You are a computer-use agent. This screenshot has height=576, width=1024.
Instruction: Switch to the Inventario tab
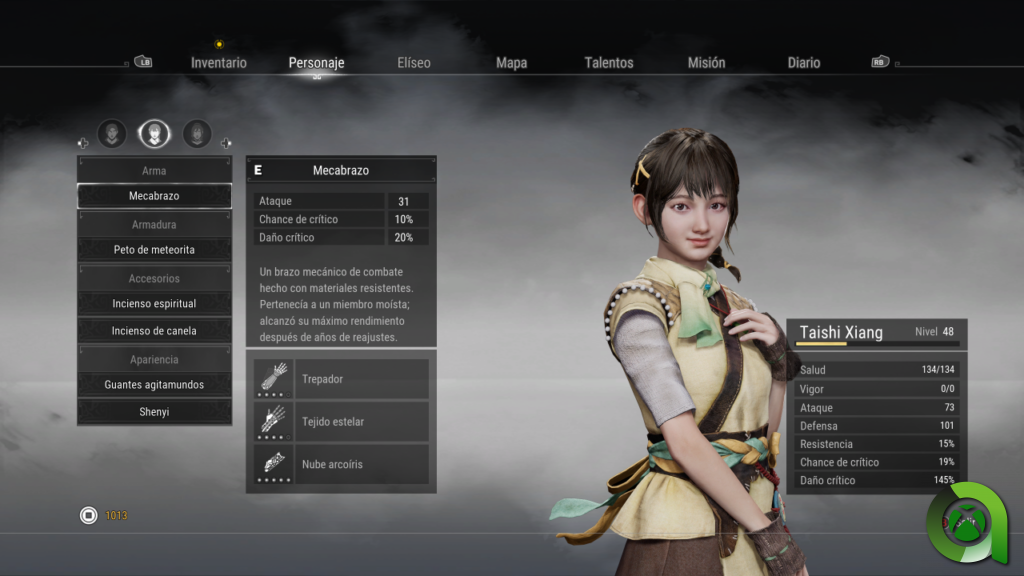pos(218,63)
